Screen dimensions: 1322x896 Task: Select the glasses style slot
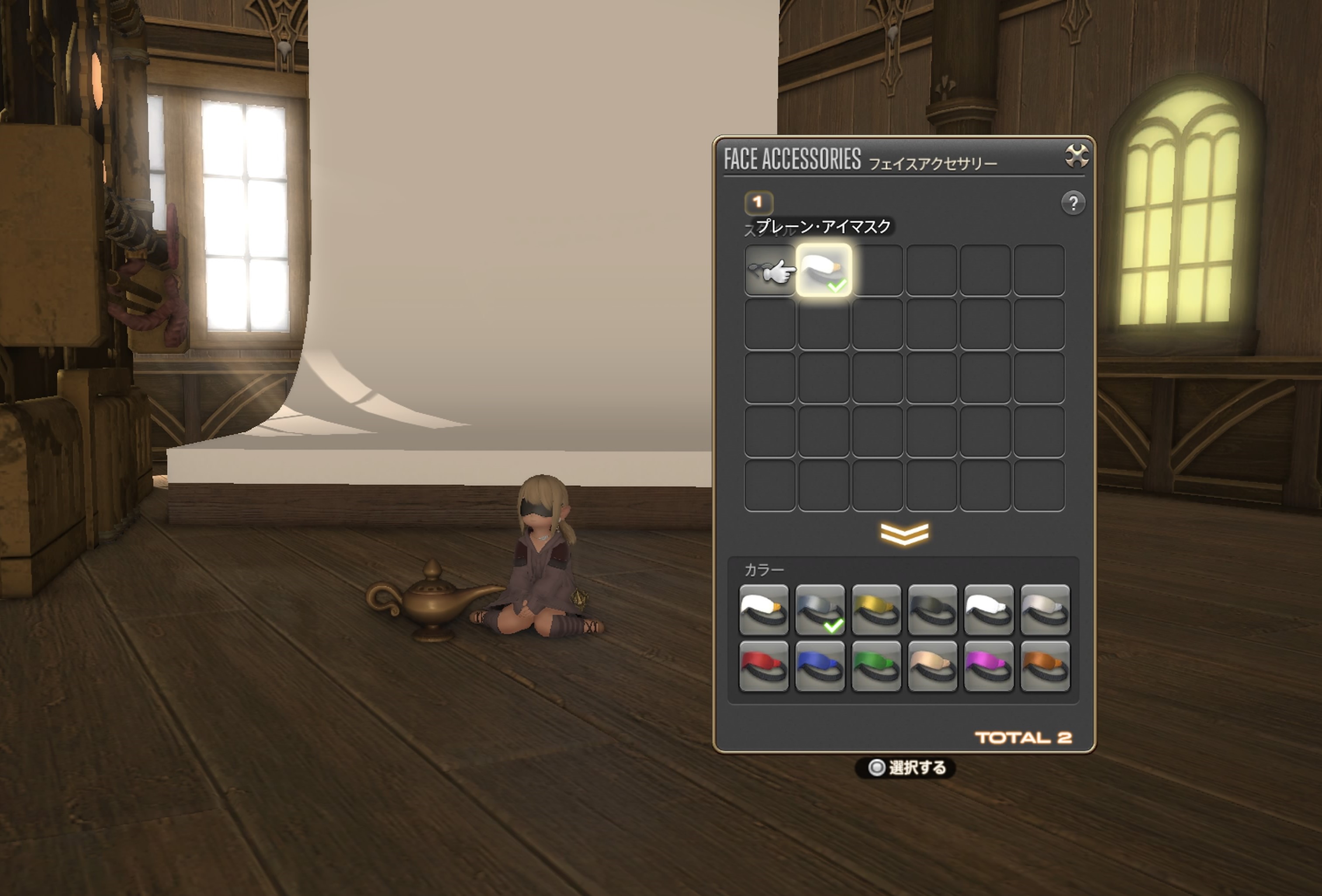pyautogui.click(x=769, y=271)
